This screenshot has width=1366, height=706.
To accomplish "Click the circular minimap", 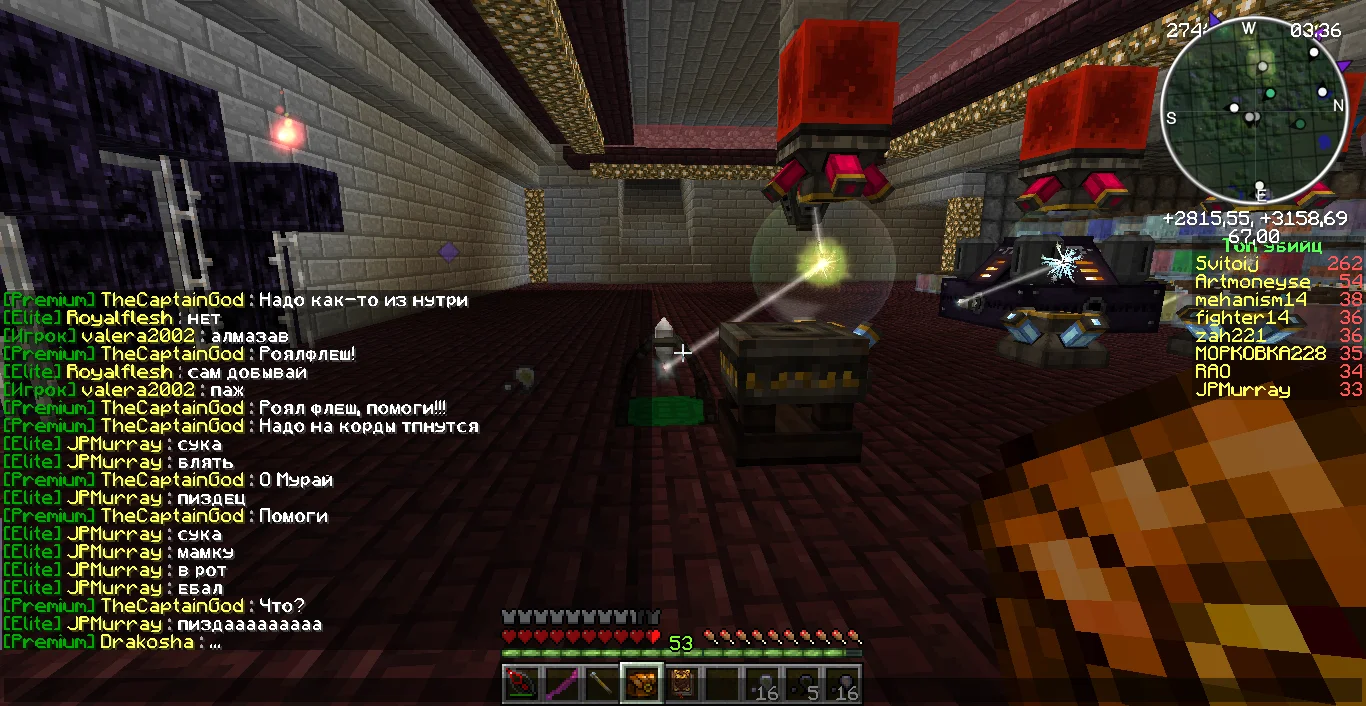I will (x=1256, y=110).
